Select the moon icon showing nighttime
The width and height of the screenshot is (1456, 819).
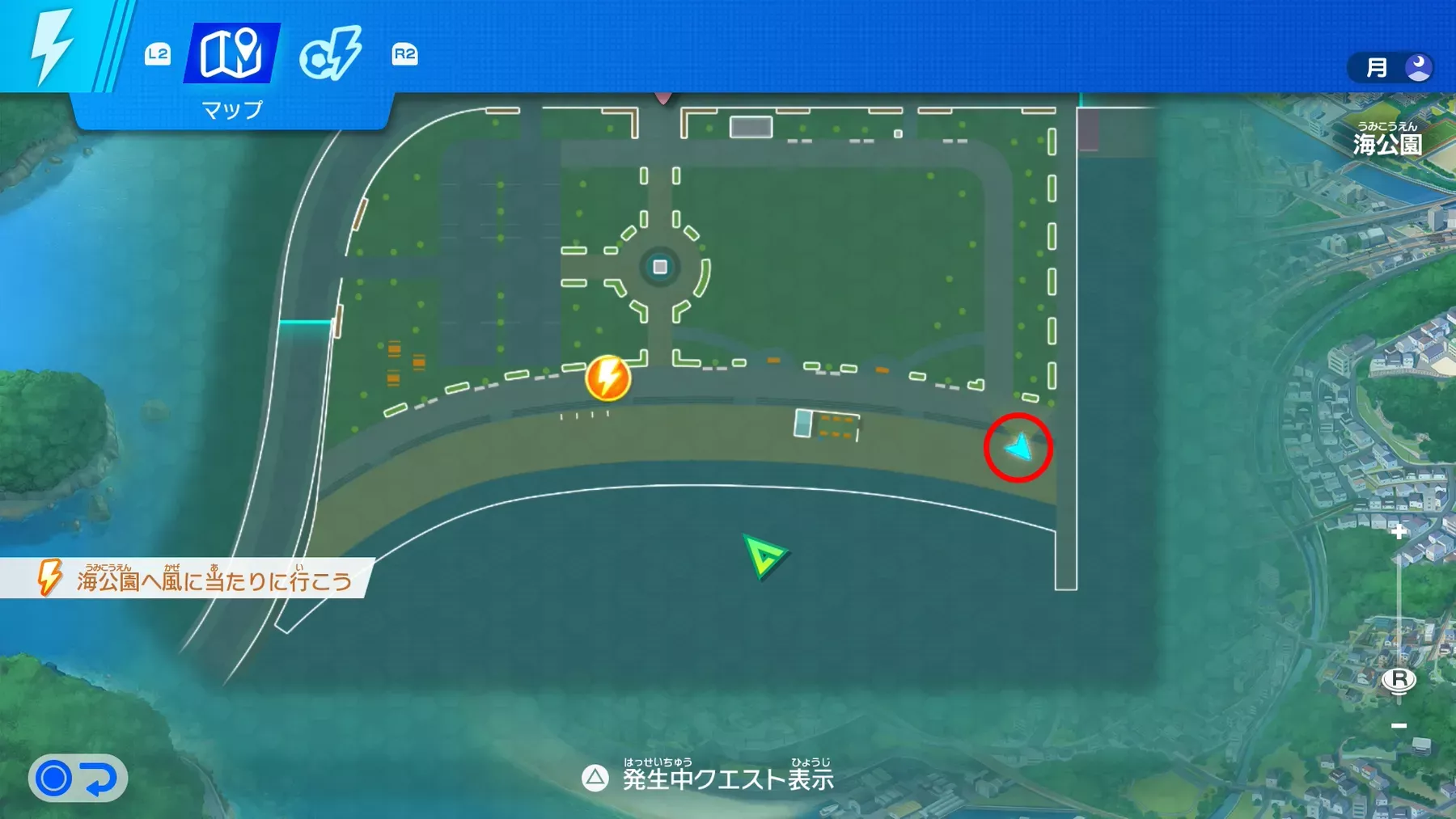point(1418,67)
